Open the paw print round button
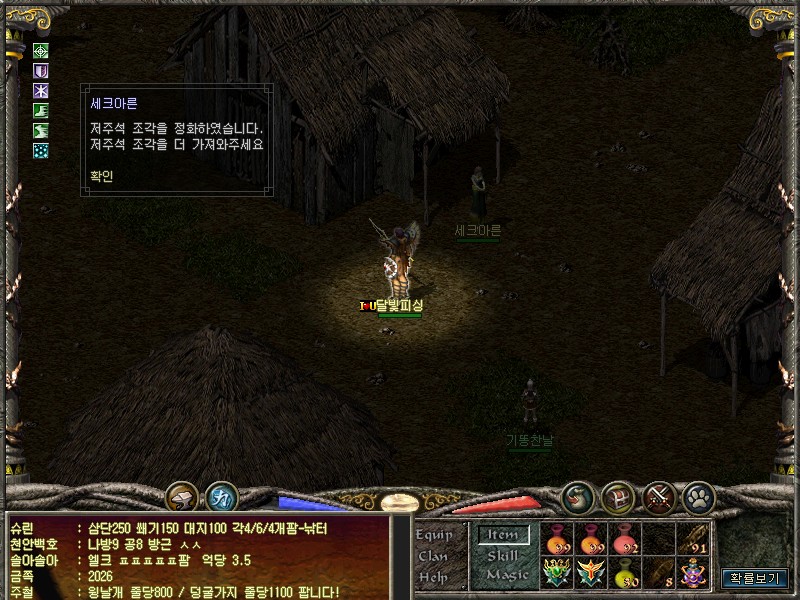This screenshot has width=800, height=600. click(697, 496)
